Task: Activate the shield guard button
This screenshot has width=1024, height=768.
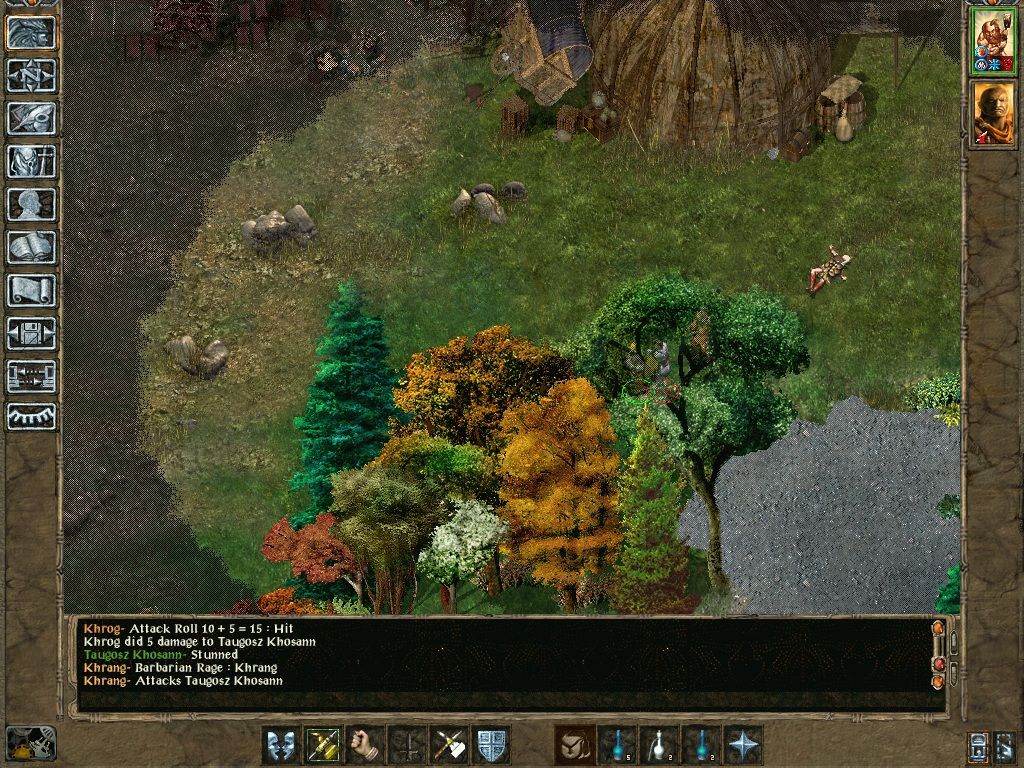Action: coord(491,745)
